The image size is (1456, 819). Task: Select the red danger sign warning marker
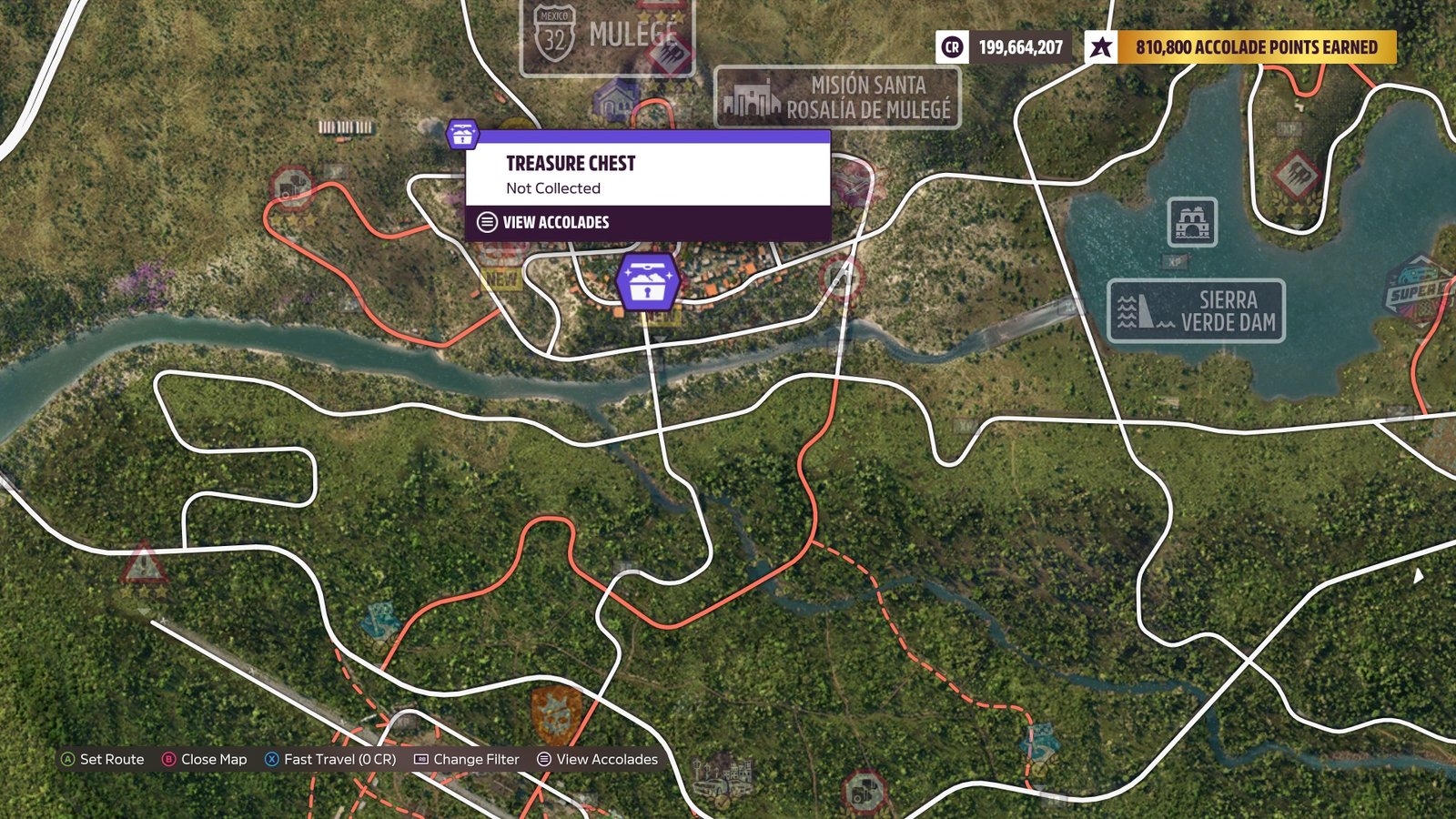pyautogui.click(x=144, y=565)
